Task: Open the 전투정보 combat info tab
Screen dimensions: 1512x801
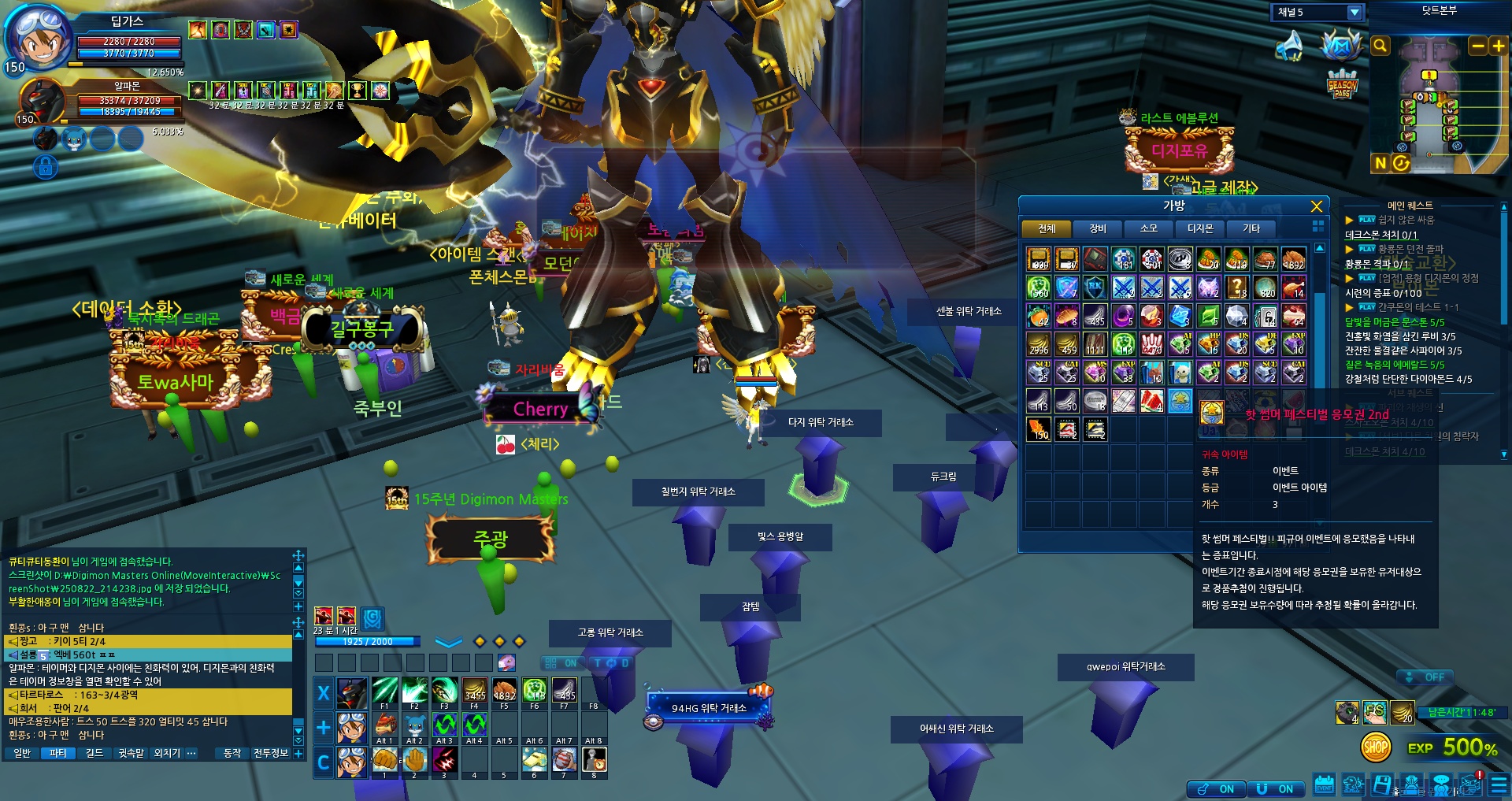Action: point(271,753)
